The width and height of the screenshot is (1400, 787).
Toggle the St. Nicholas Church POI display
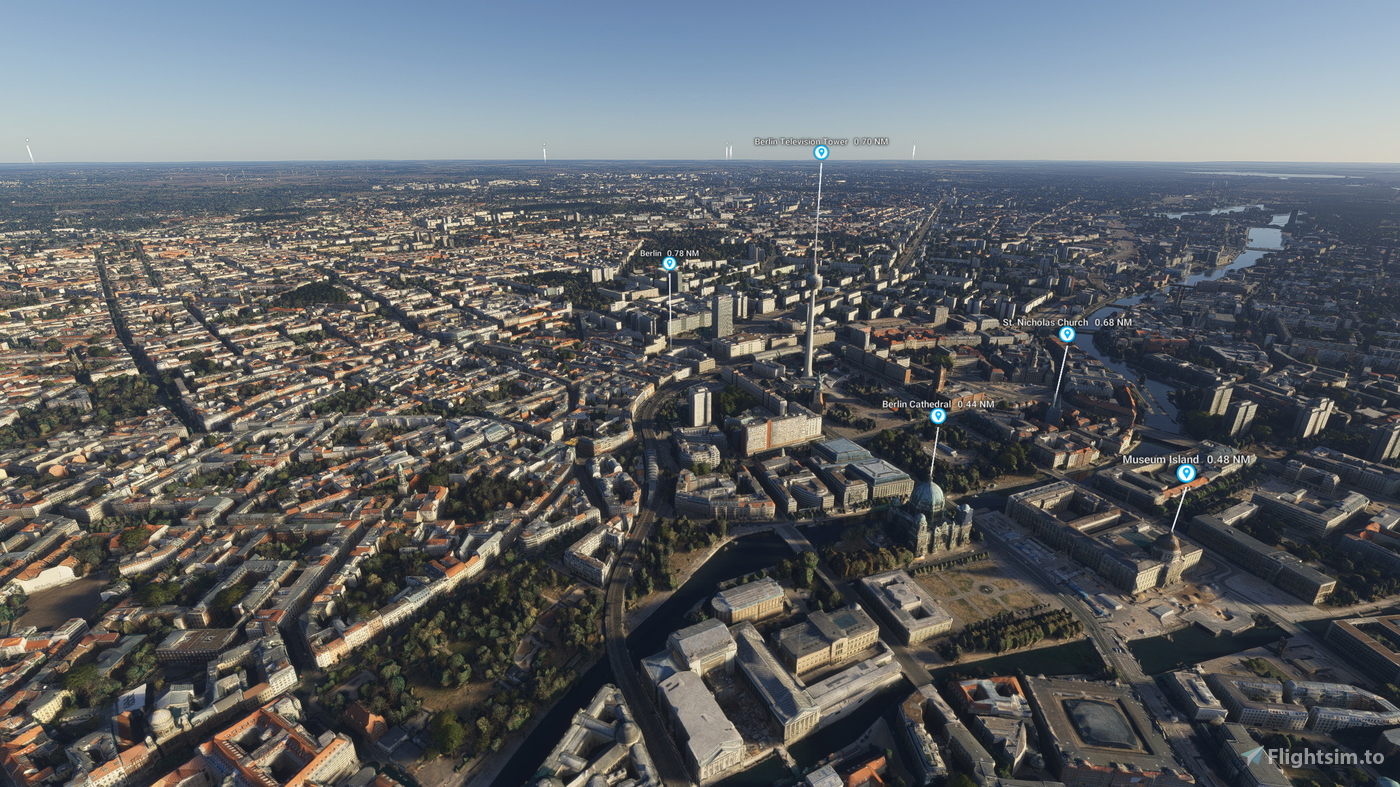1067,334
